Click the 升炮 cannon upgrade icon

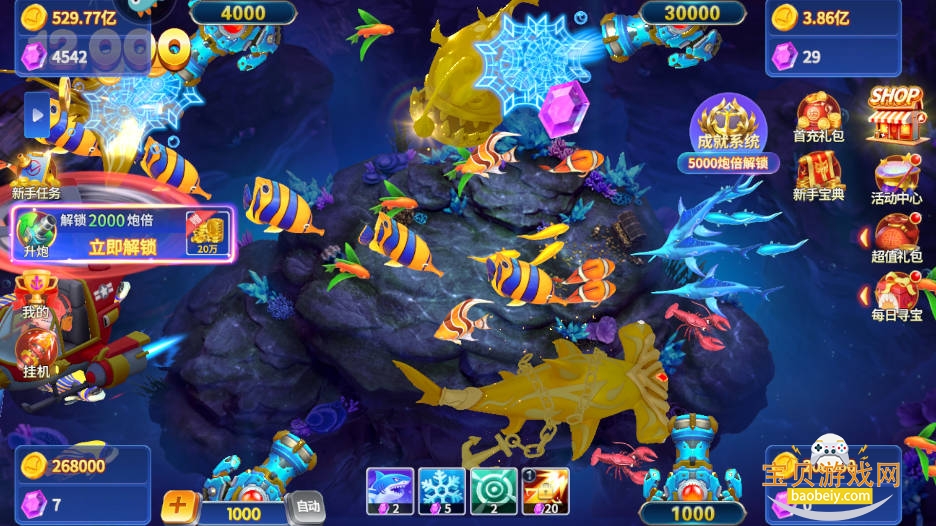(x=36, y=231)
